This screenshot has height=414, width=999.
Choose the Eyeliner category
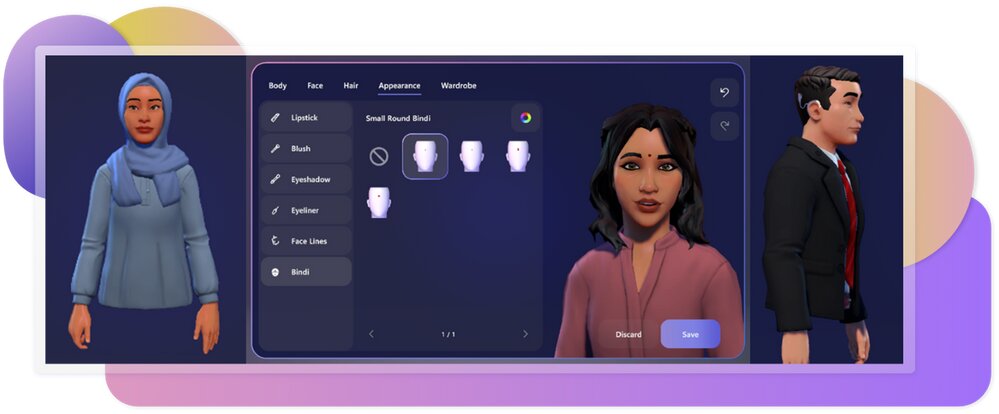coord(306,210)
